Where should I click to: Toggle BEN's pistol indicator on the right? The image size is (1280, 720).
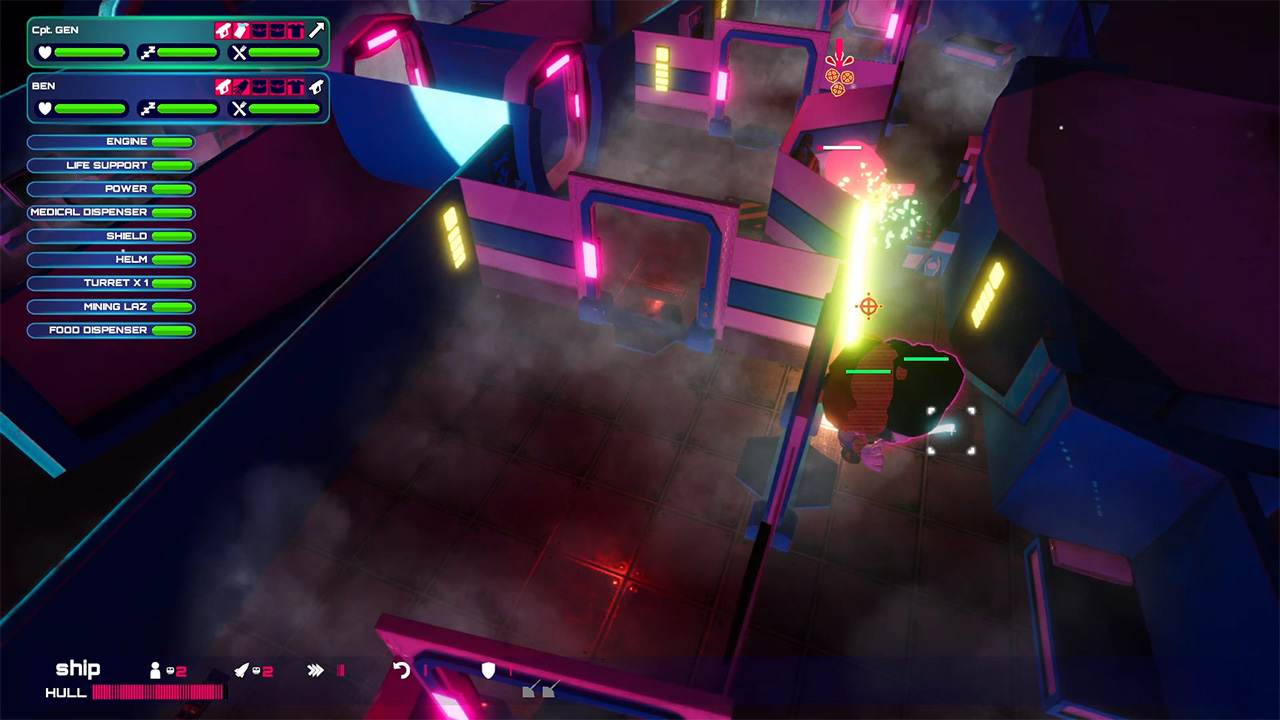click(x=316, y=87)
